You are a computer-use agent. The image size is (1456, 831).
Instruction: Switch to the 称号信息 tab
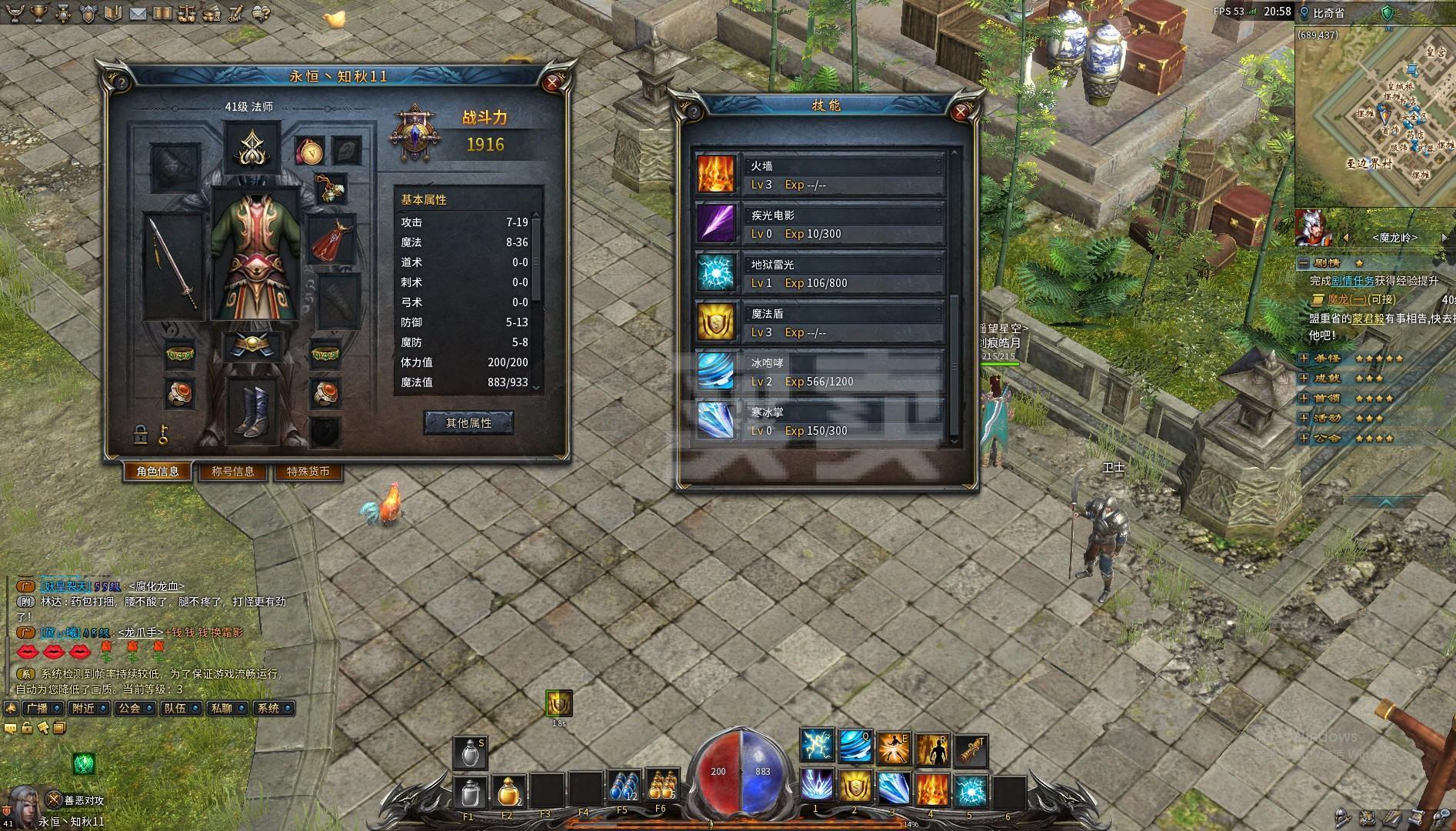coord(232,472)
